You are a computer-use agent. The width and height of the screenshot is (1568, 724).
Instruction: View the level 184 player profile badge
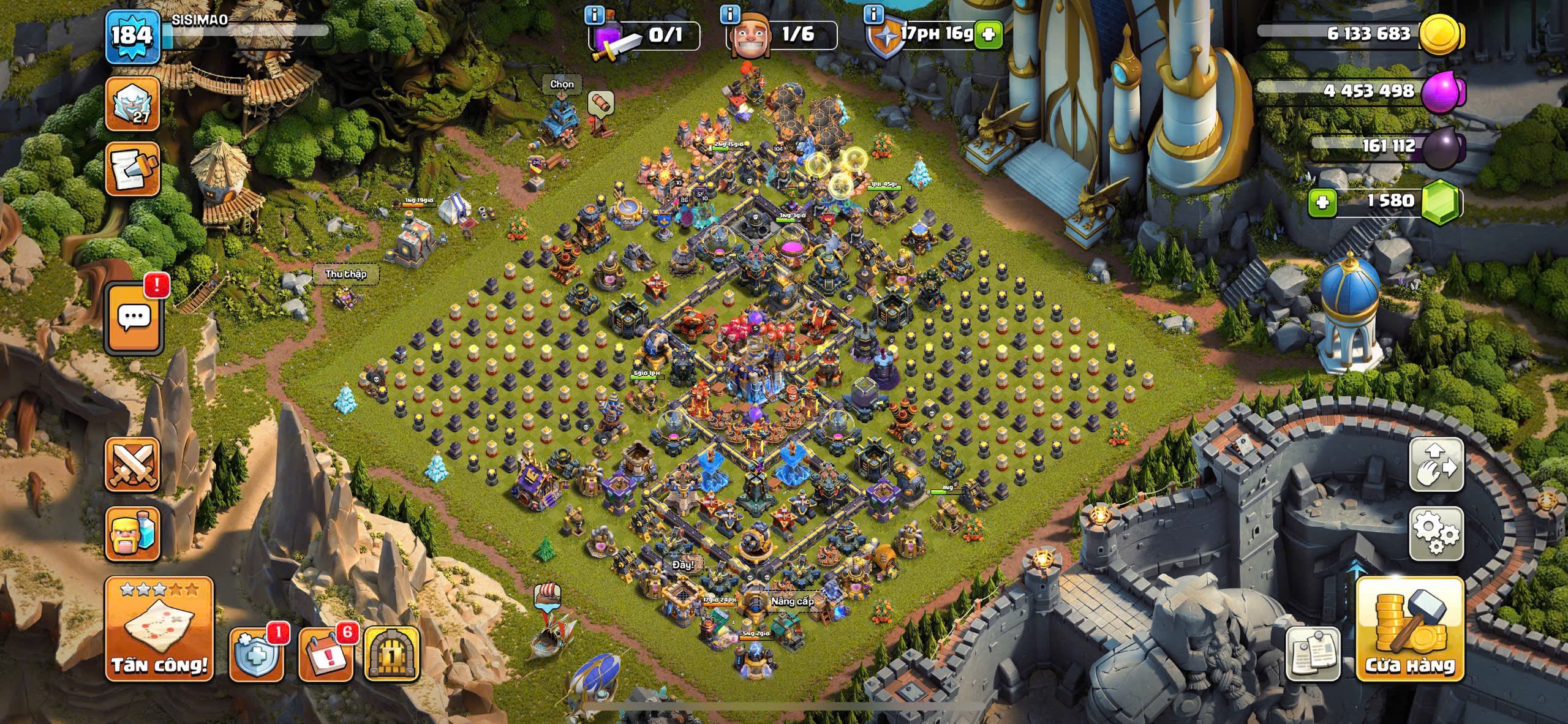pos(132,36)
